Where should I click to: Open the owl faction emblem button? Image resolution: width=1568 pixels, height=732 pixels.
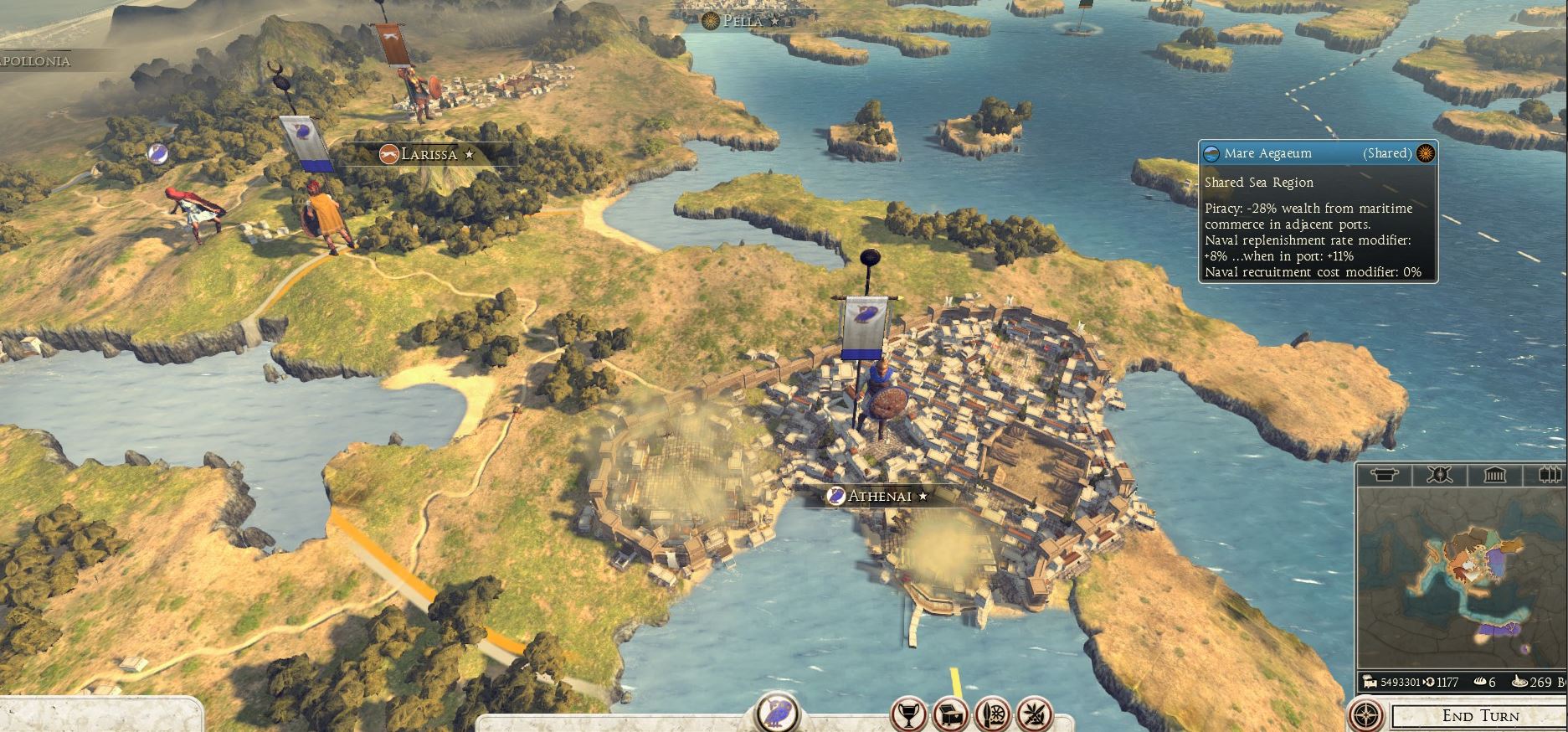(779, 712)
